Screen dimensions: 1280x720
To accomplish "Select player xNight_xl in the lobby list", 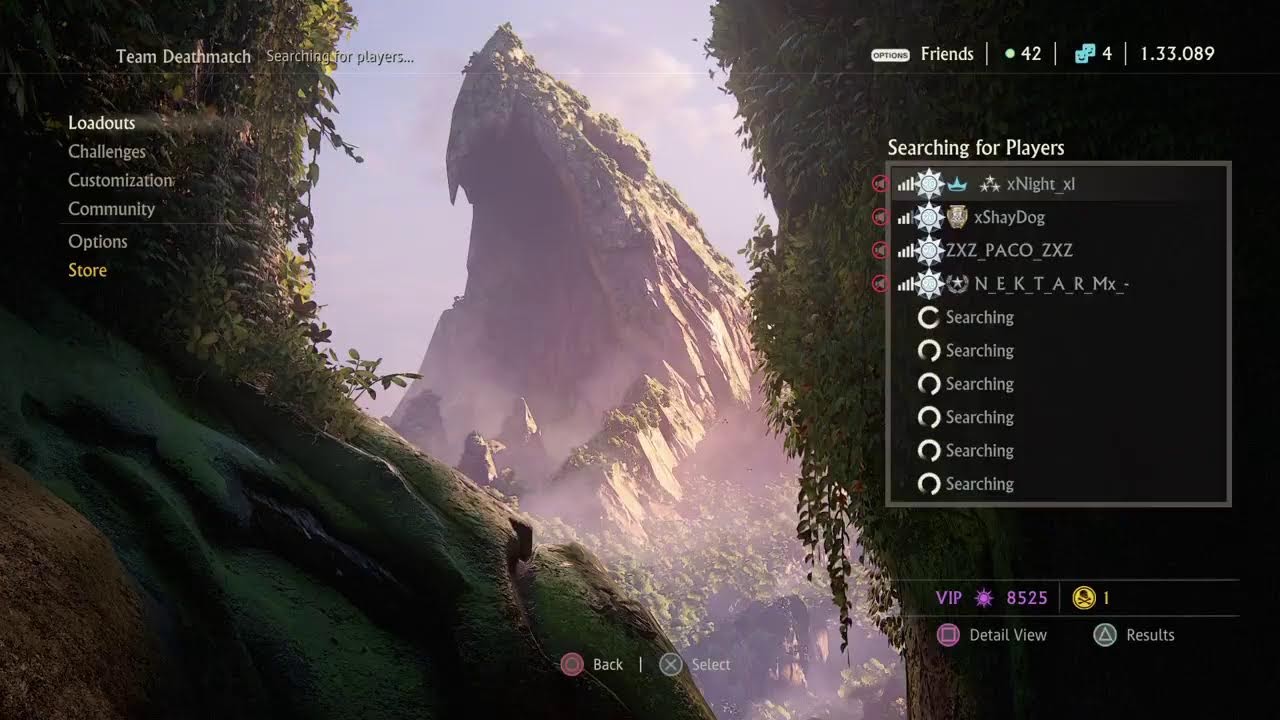I will [x=1040, y=184].
